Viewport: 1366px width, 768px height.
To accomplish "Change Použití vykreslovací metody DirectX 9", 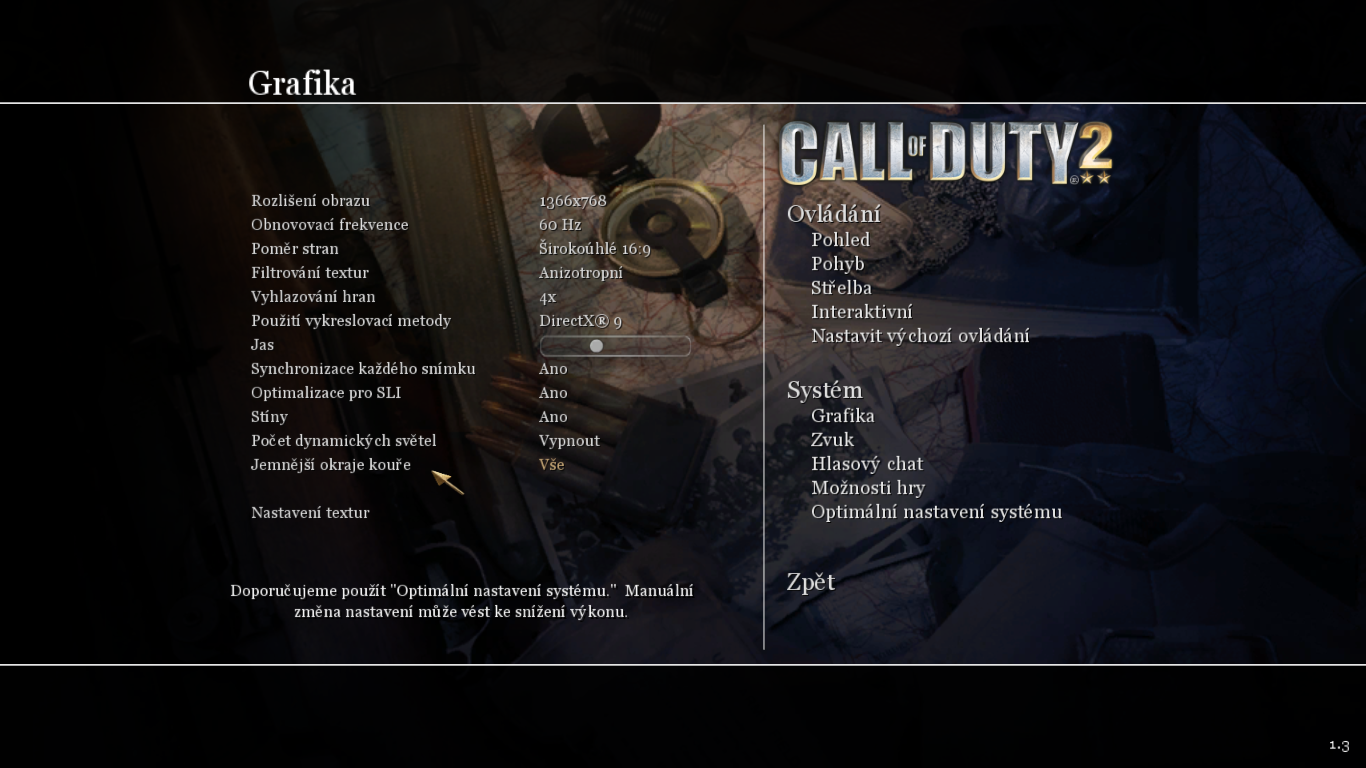I will (x=580, y=321).
